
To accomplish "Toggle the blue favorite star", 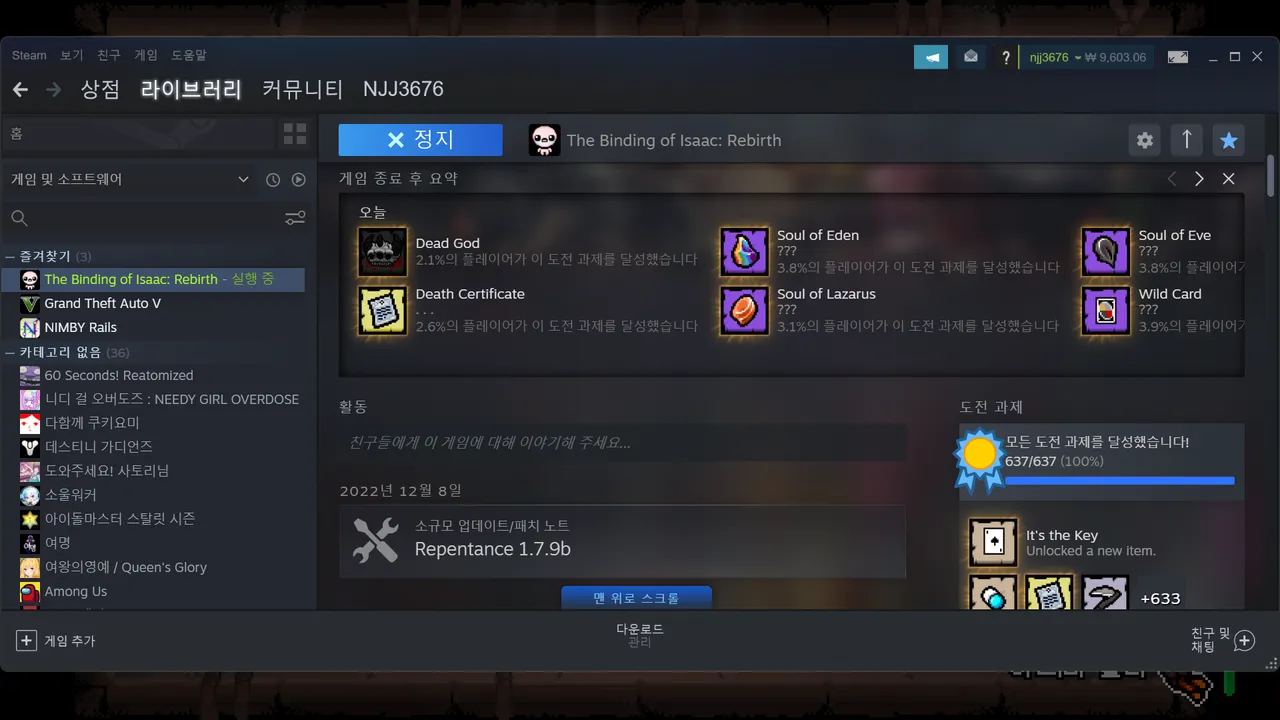I will 1228,140.
